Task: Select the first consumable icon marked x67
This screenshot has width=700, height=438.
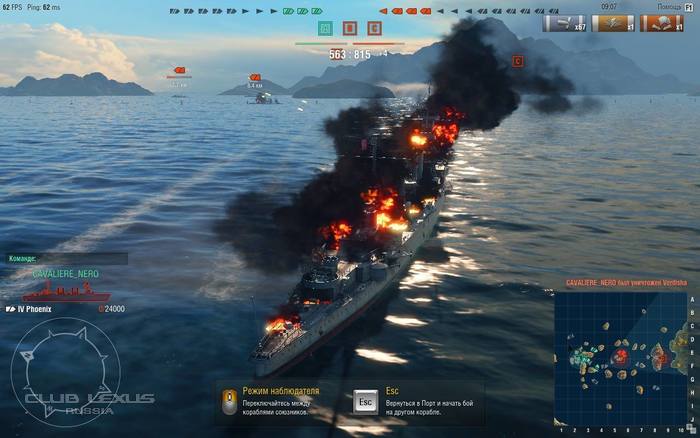Action: [x=564, y=22]
